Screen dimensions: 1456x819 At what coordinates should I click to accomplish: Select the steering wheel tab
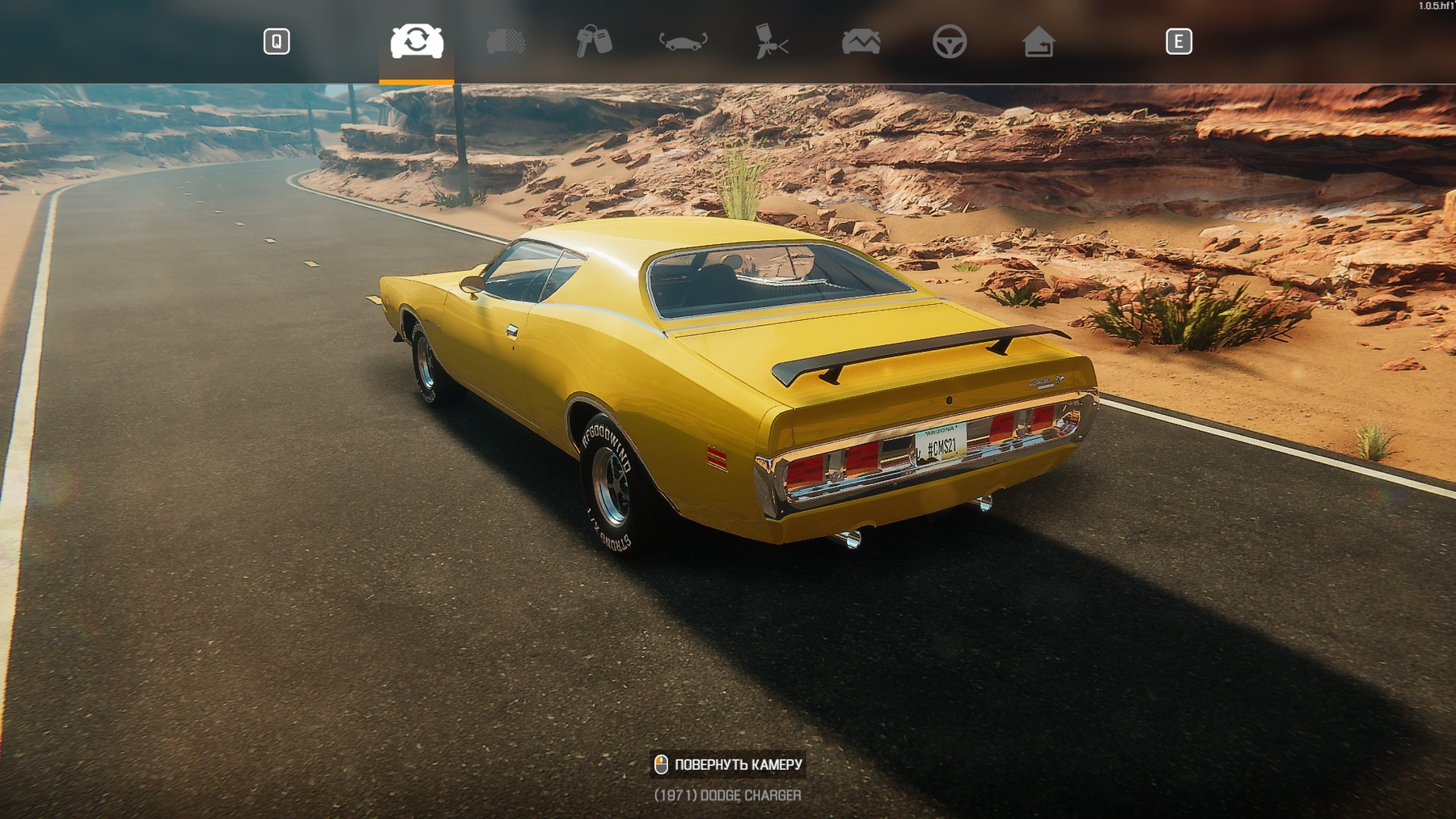tap(949, 41)
